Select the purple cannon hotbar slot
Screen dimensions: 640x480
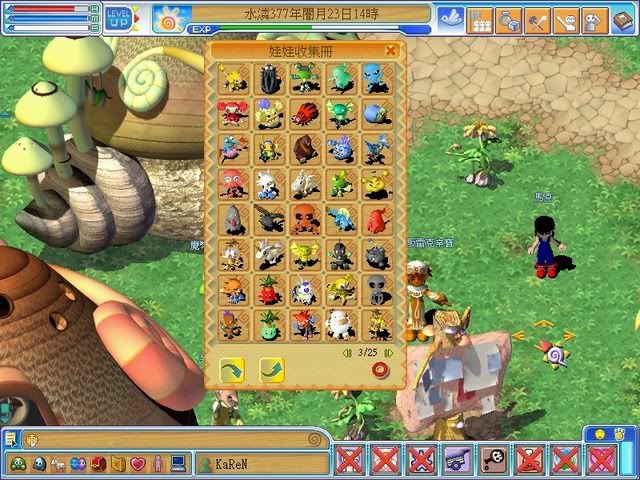coord(457,460)
